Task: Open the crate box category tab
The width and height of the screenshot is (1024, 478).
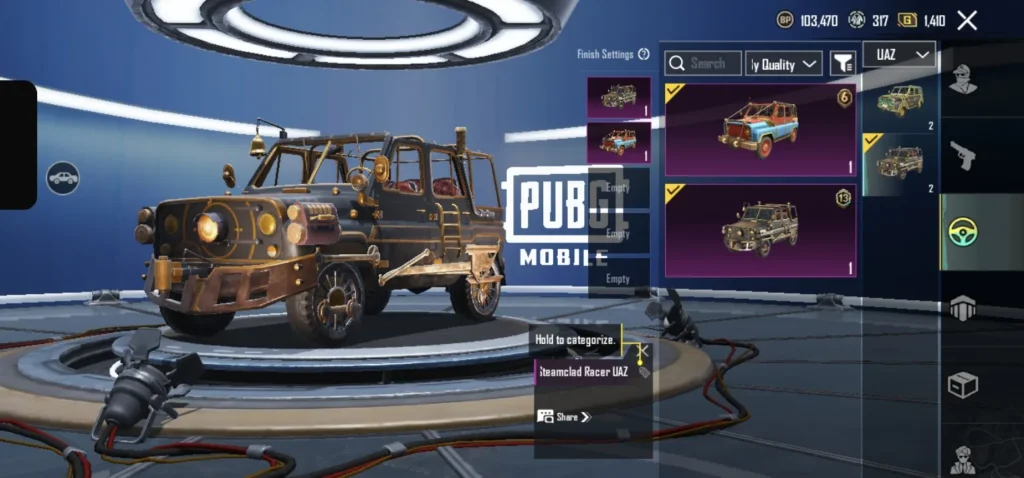Action: 963,384
